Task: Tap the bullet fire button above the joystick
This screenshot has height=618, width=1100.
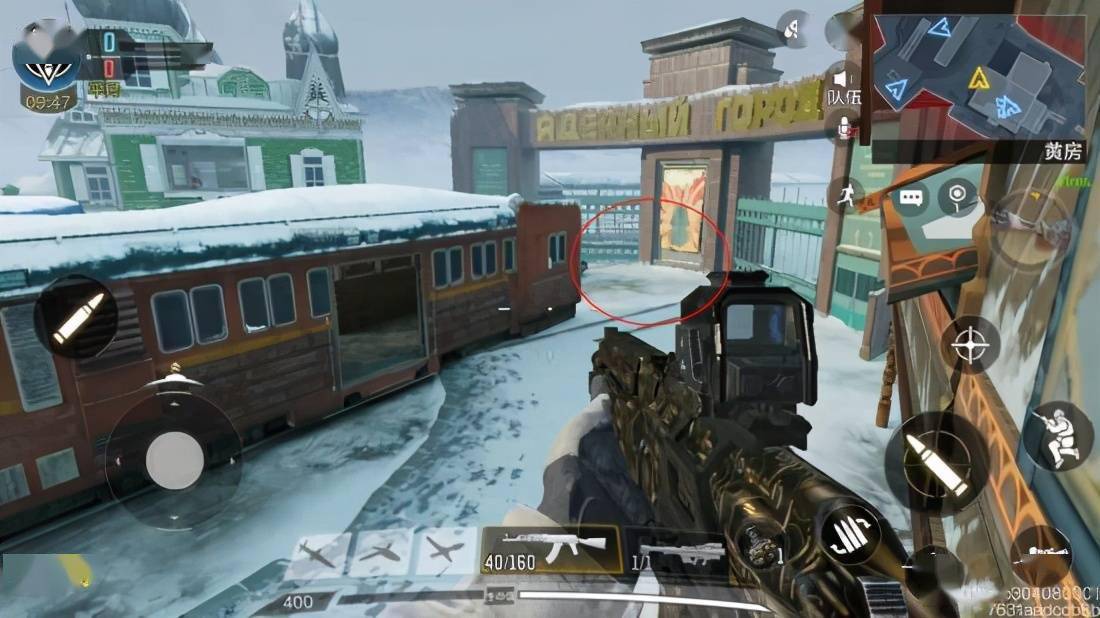Action: pos(77,318)
